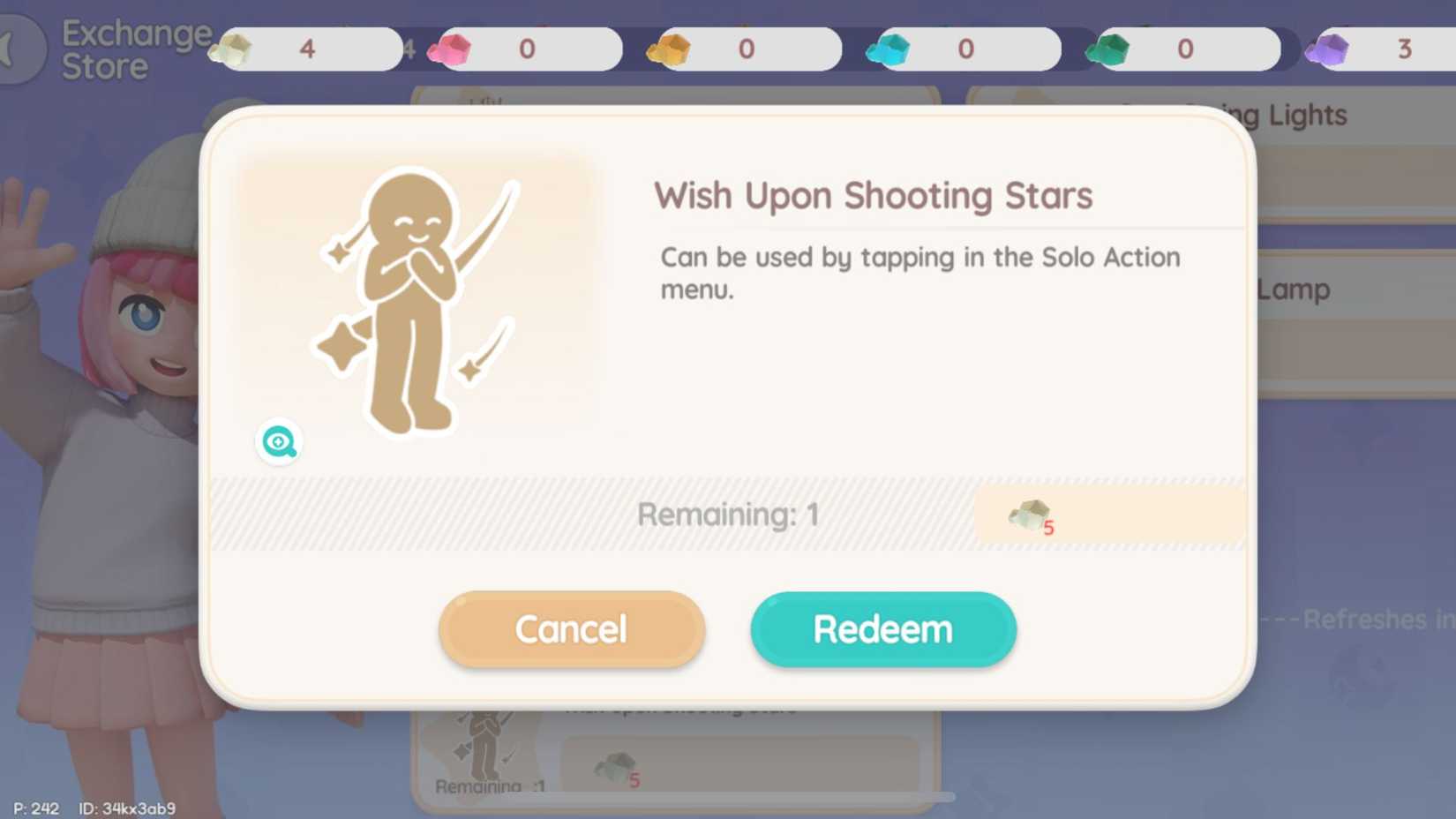Click the Remaining: 1 label
The image size is (1456, 819).
730,514
